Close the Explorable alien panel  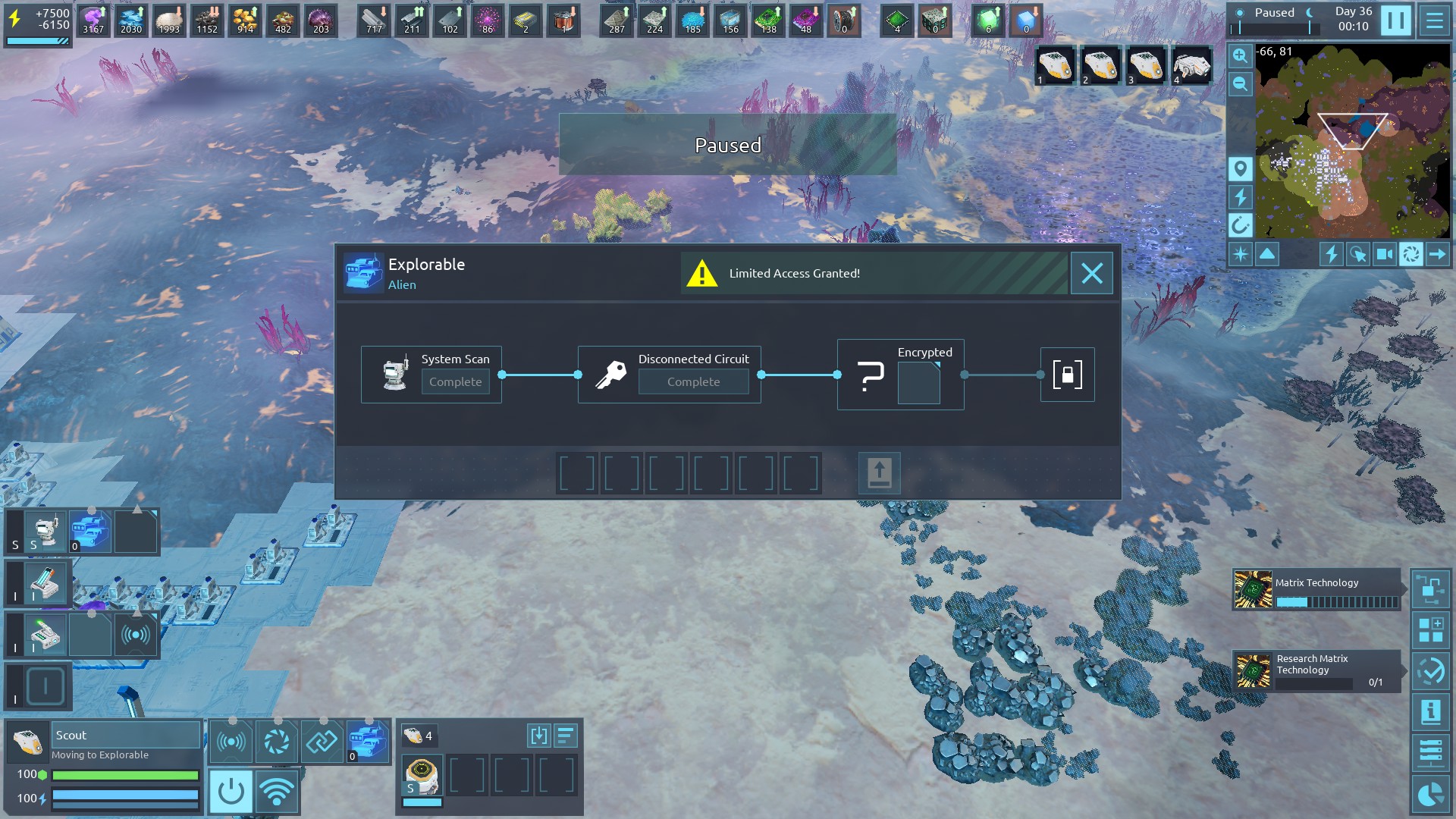(1091, 273)
